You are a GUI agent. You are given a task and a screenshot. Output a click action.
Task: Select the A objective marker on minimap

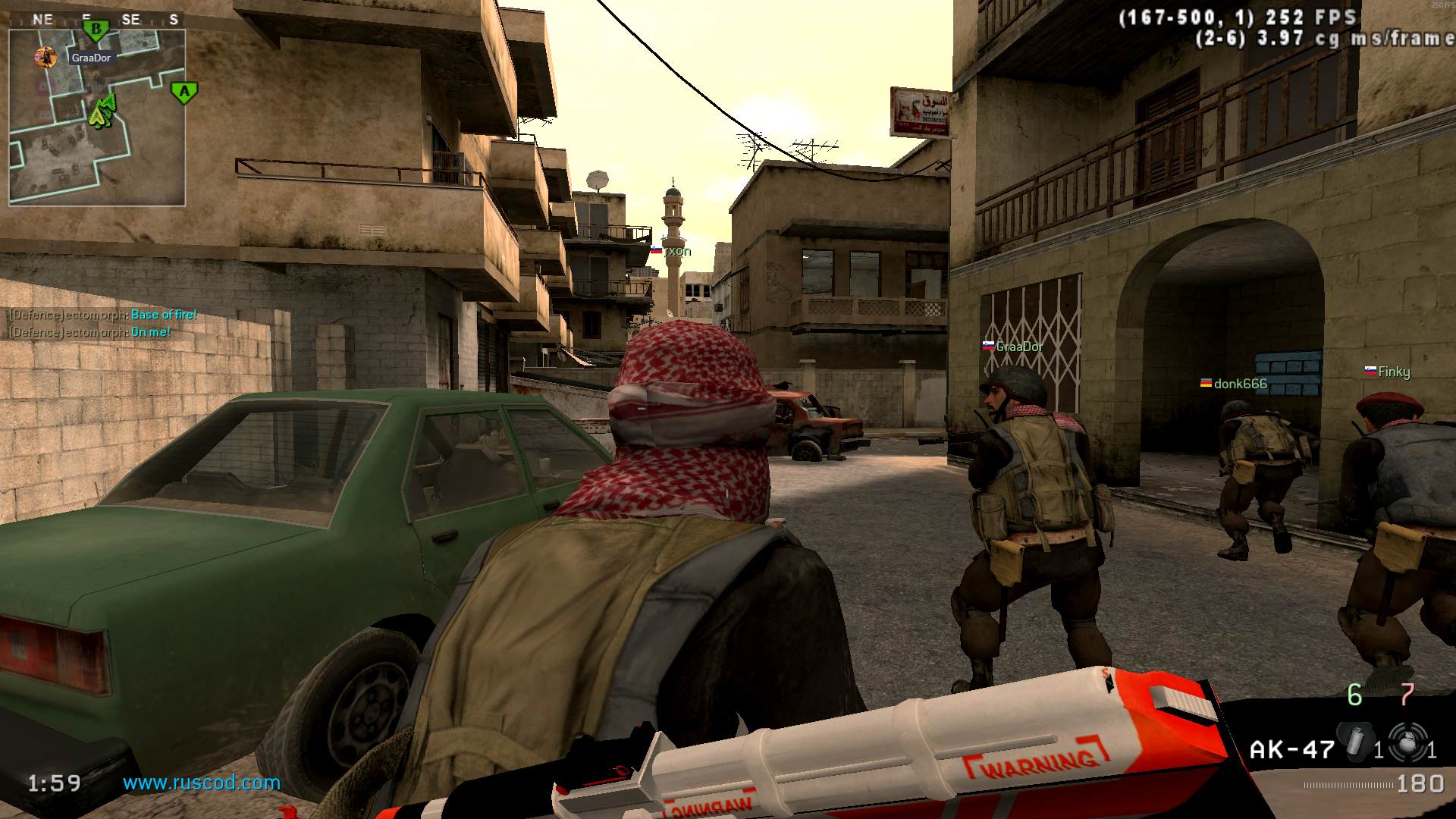point(184,93)
